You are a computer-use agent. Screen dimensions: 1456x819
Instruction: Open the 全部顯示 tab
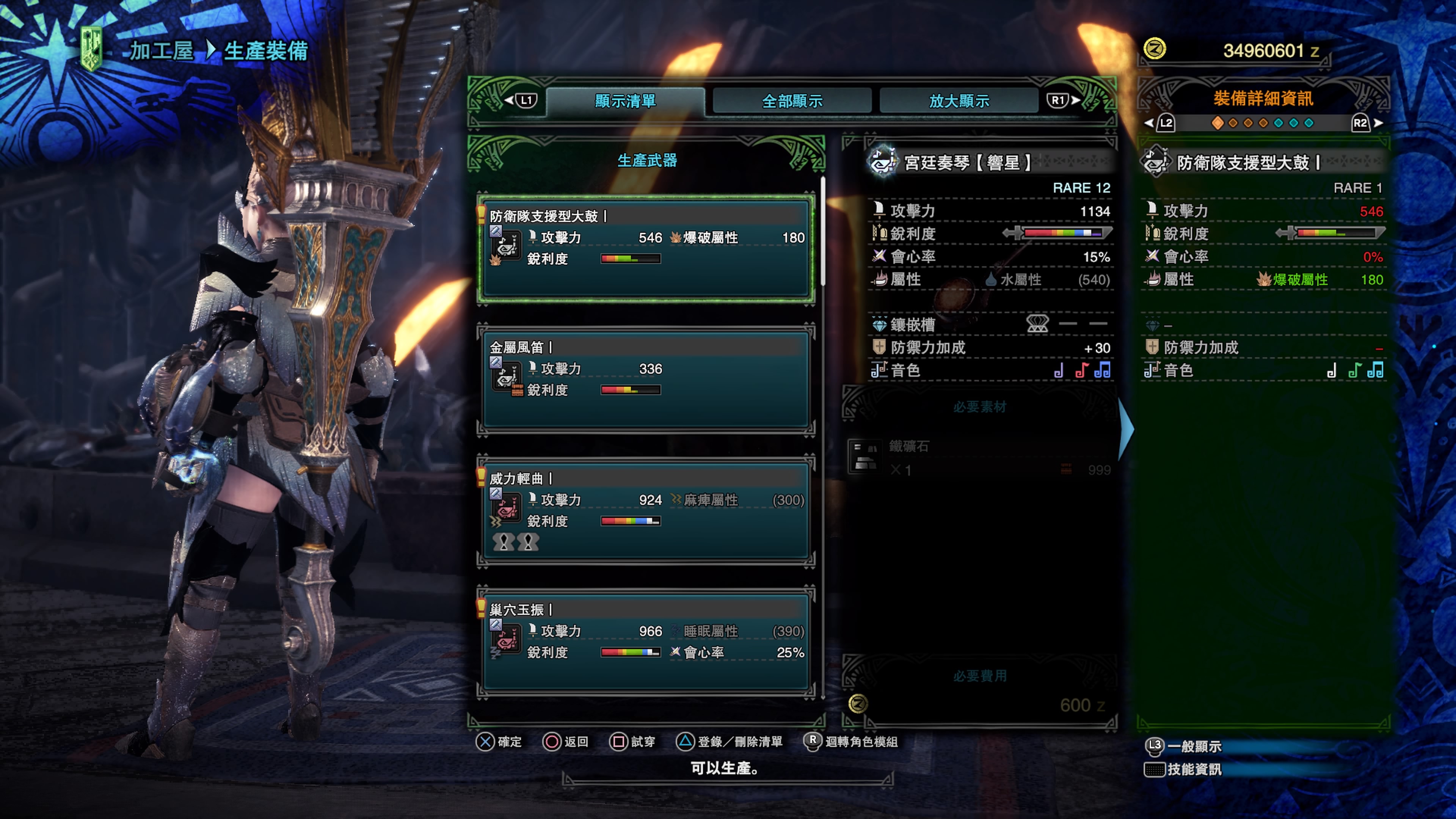792,101
